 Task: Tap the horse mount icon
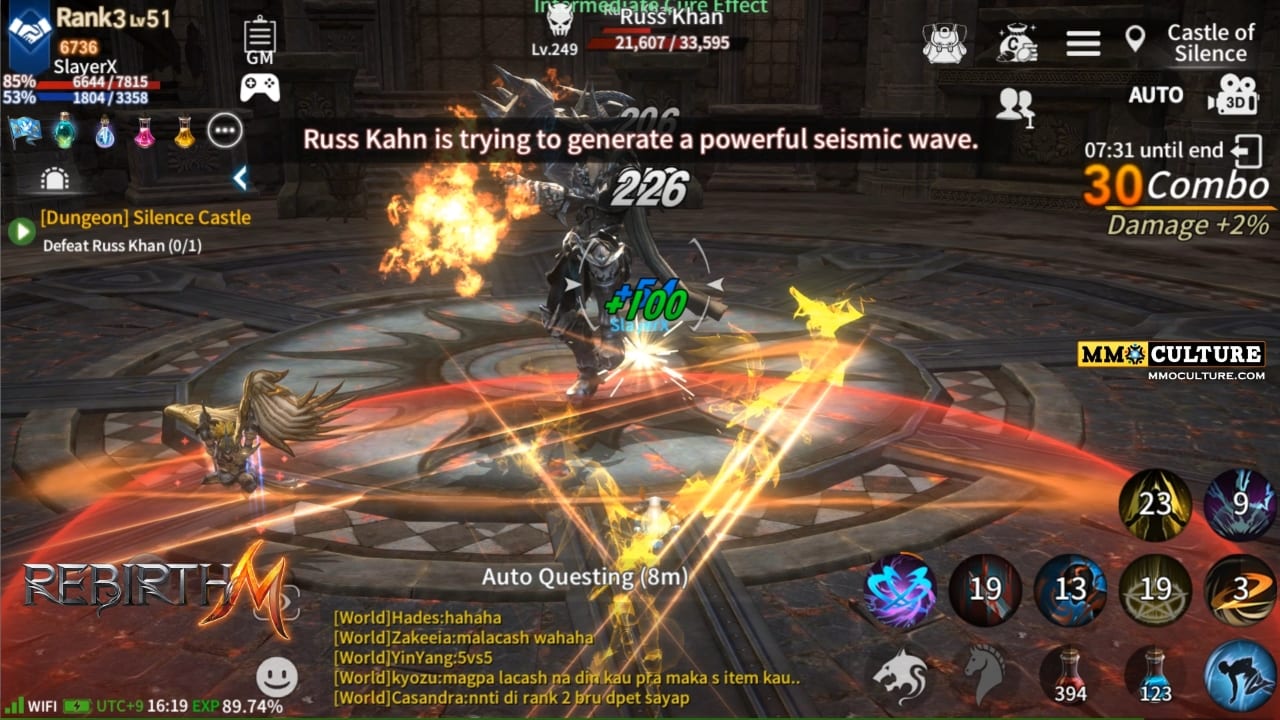point(986,674)
